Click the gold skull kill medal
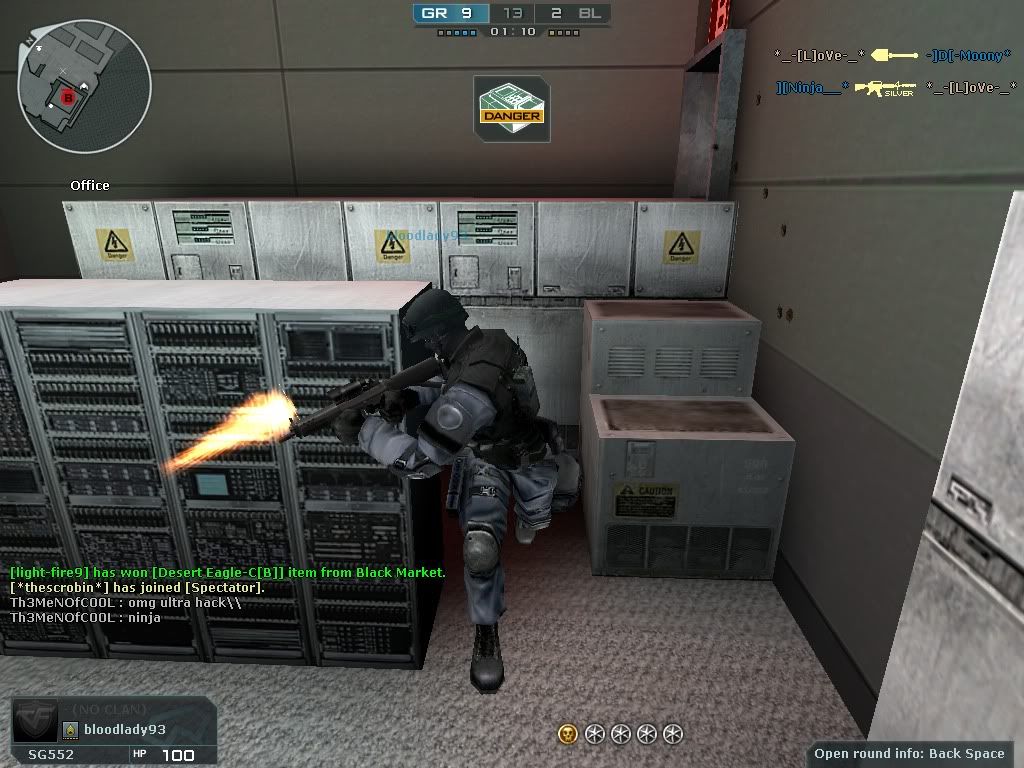The height and width of the screenshot is (768, 1024). 568,735
